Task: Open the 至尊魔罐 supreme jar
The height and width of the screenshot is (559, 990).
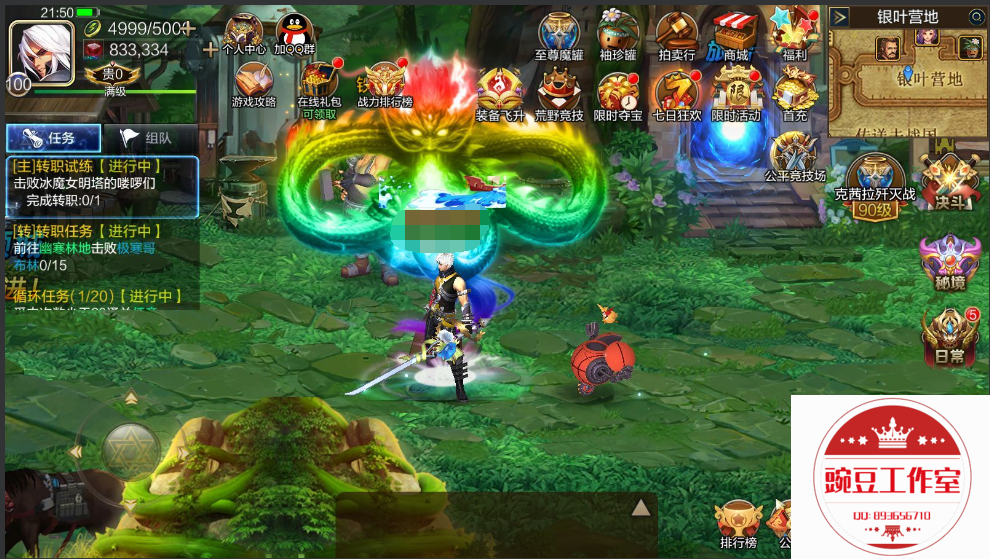Action: tap(559, 36)
